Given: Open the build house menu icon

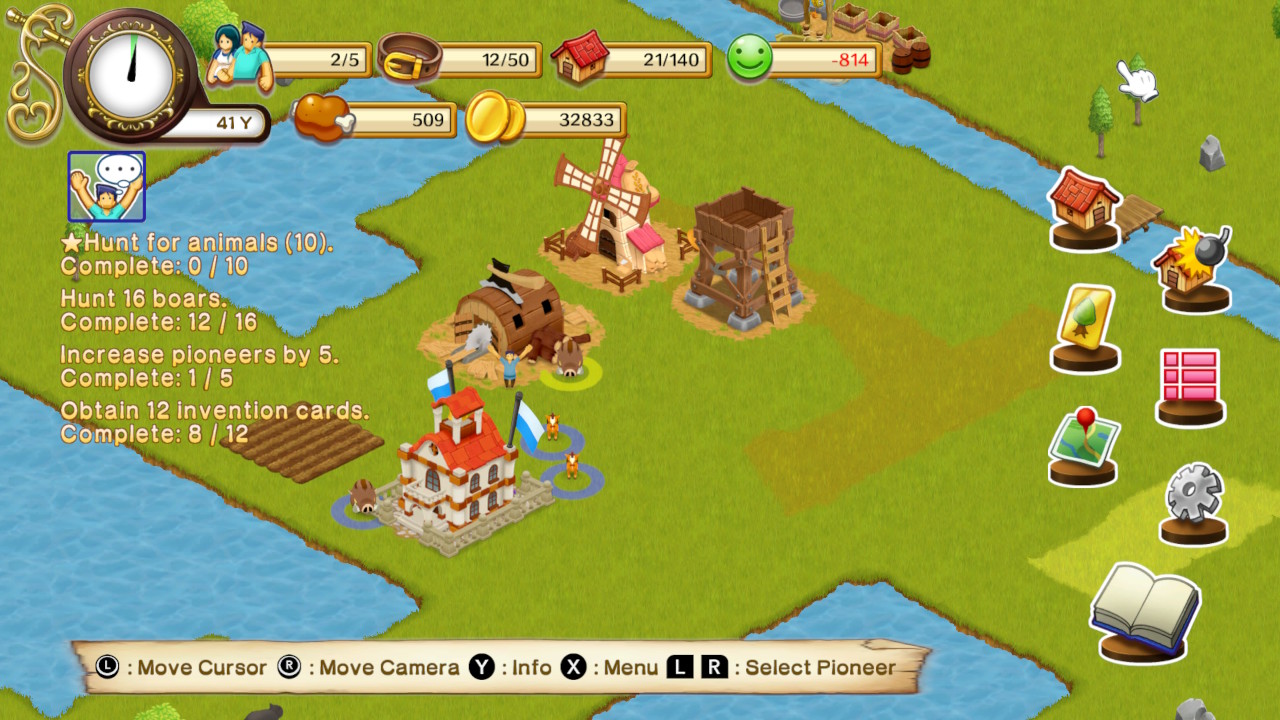Looking at the screenshot, I should 1084,207.
